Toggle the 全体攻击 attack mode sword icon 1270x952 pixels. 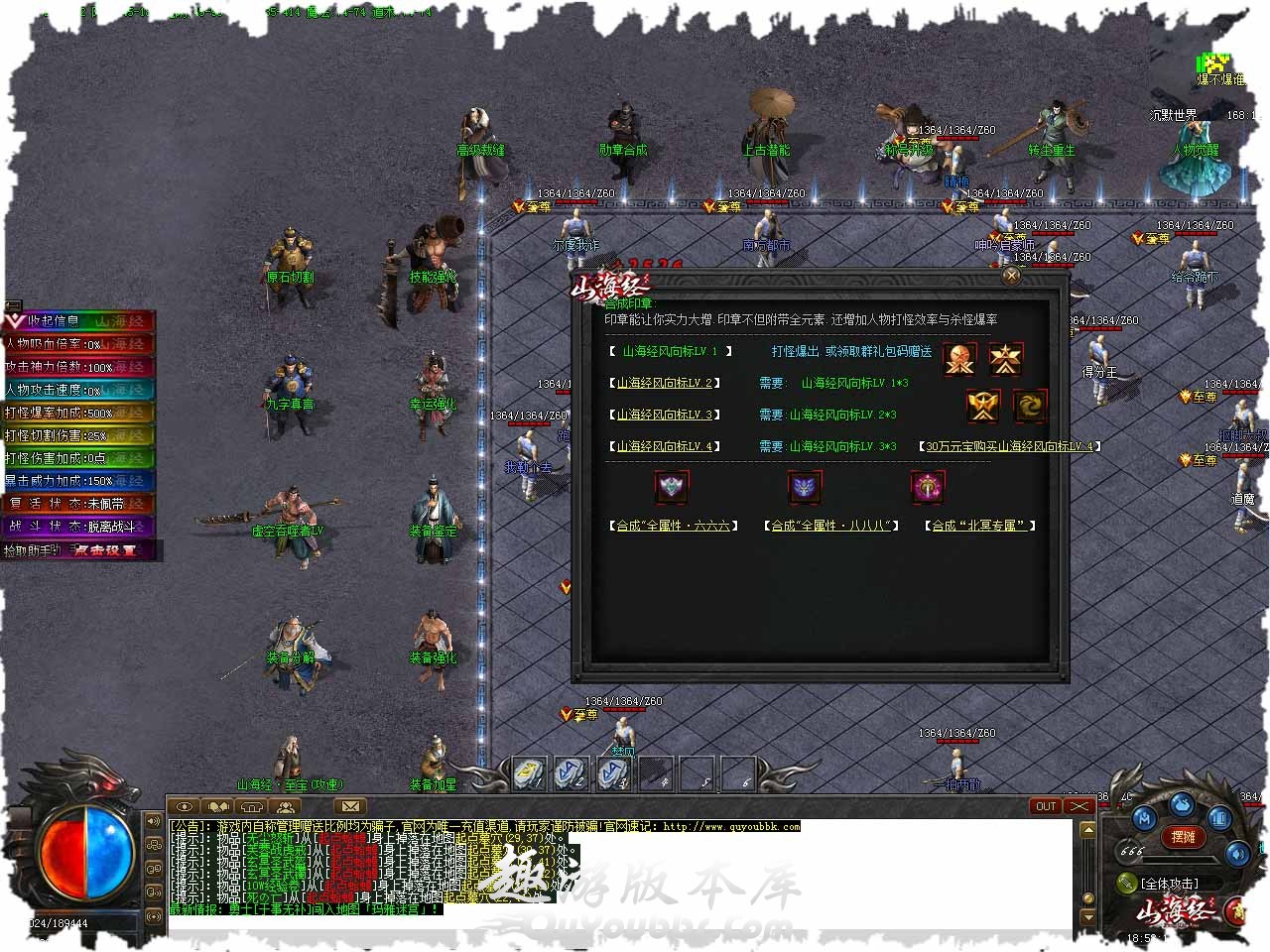point(1127,883)
